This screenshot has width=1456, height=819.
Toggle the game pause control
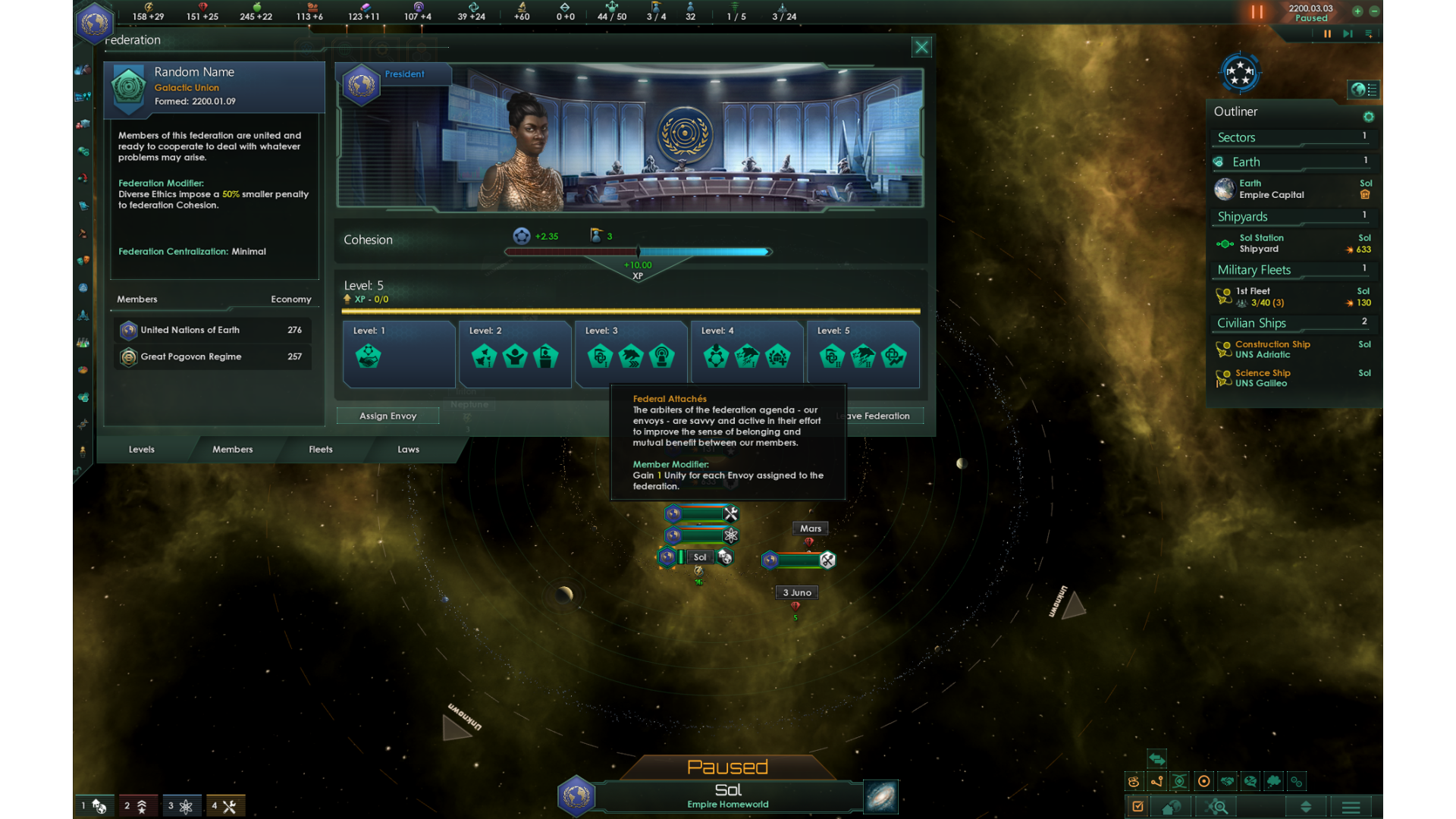pyautogui.click(x=1327, y=33)
